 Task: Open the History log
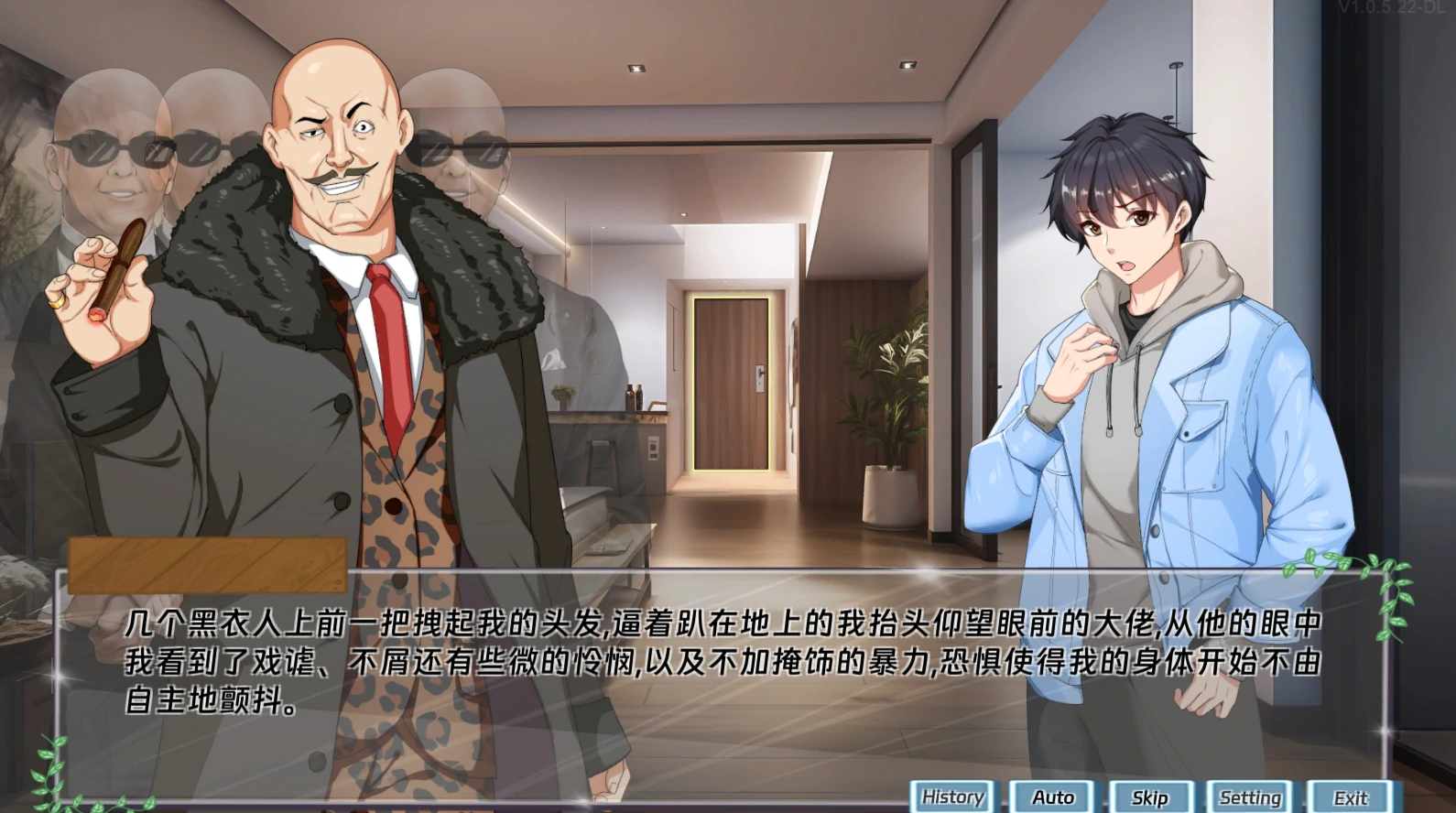[952, 797]
